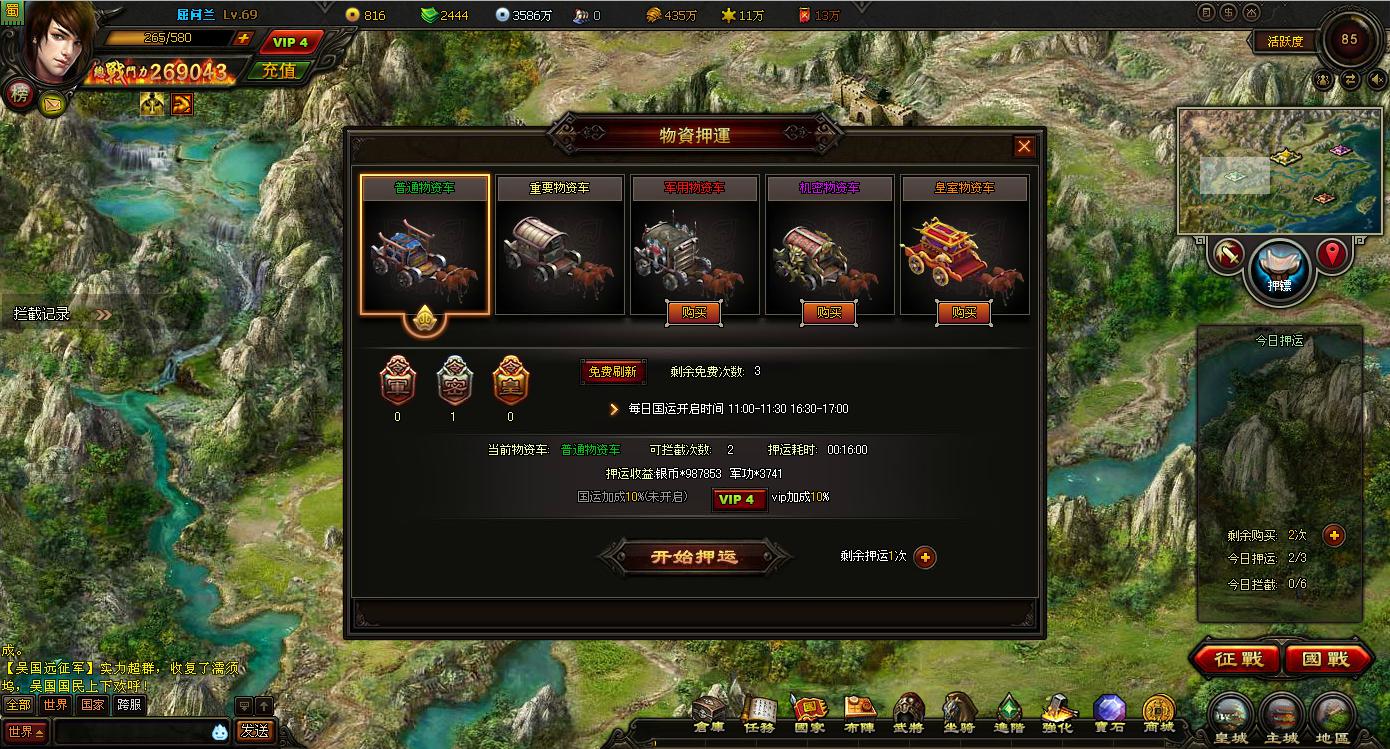Buy the 皇室物资车 cart
Image resolution: width=1390 pixels, height=749 pixels.
pos(964,313)
